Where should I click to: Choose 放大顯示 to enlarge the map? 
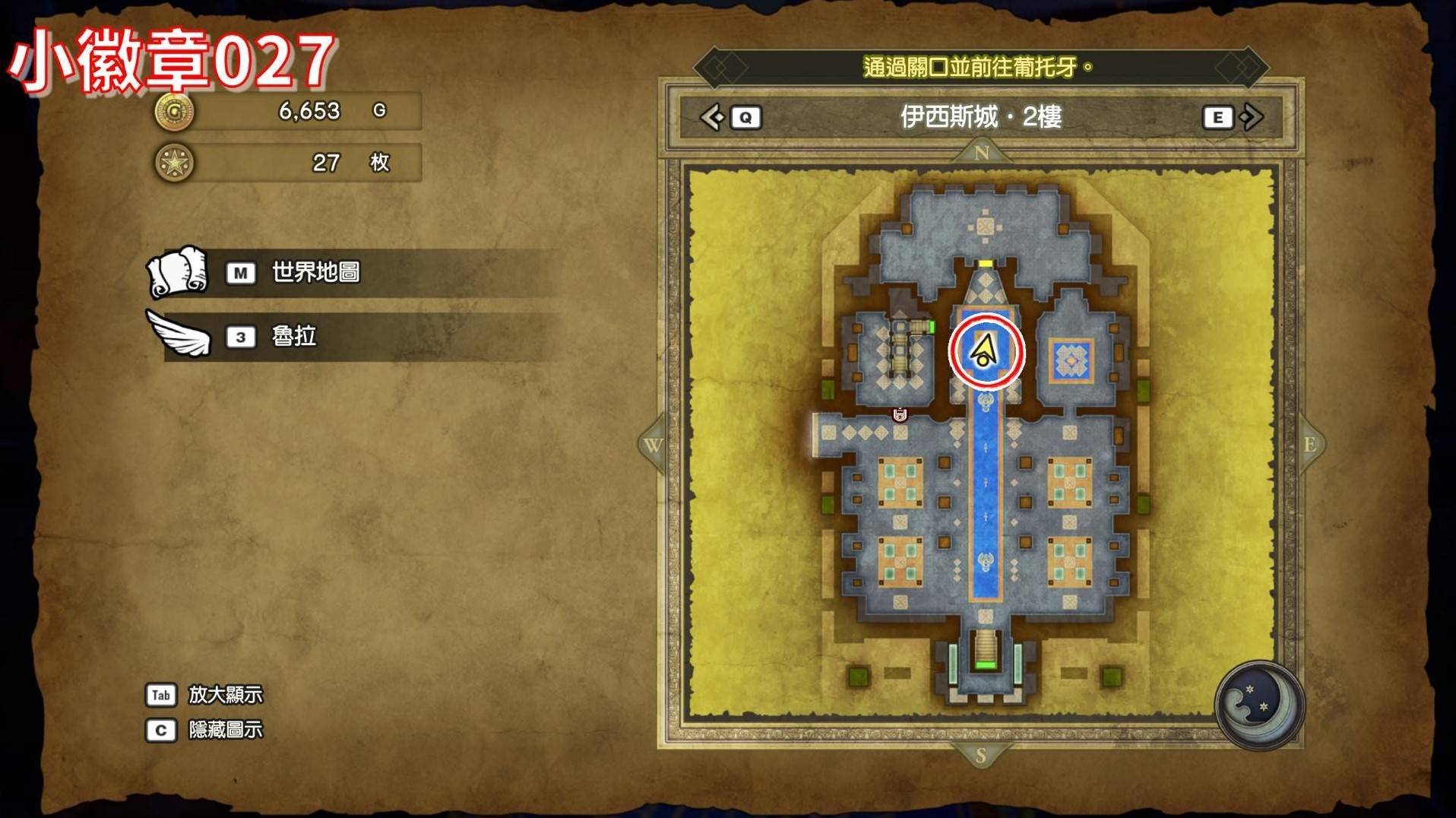coord(225,695)
